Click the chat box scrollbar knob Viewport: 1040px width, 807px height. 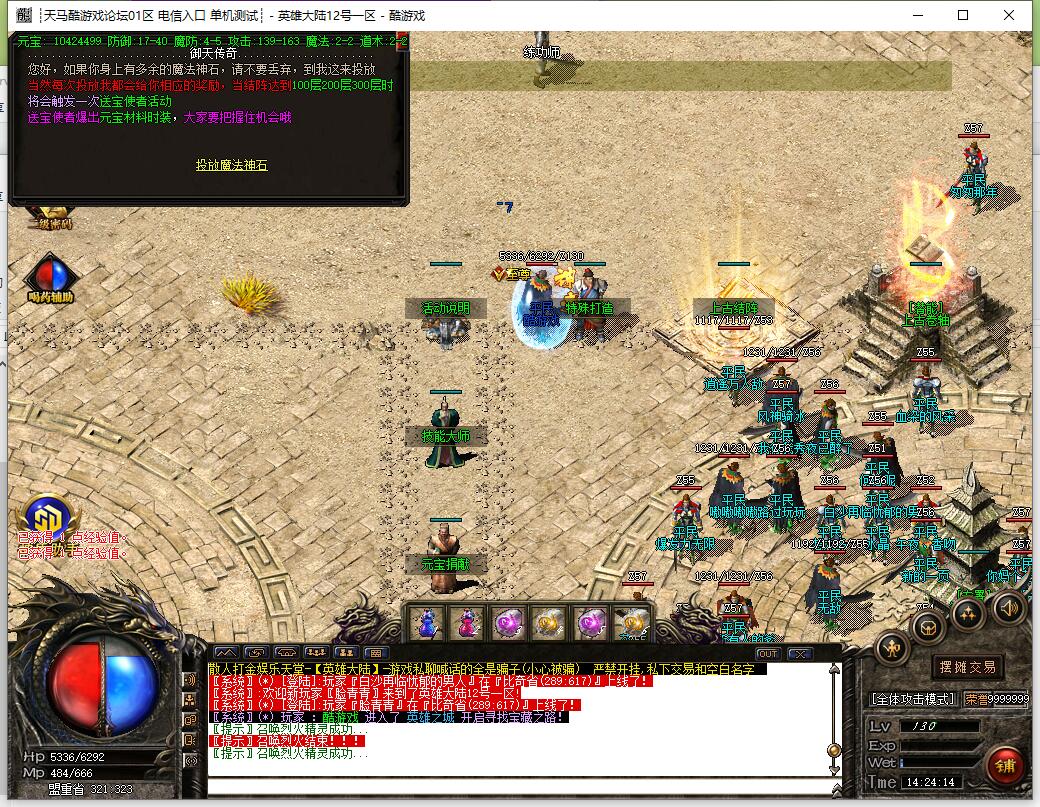833,750
